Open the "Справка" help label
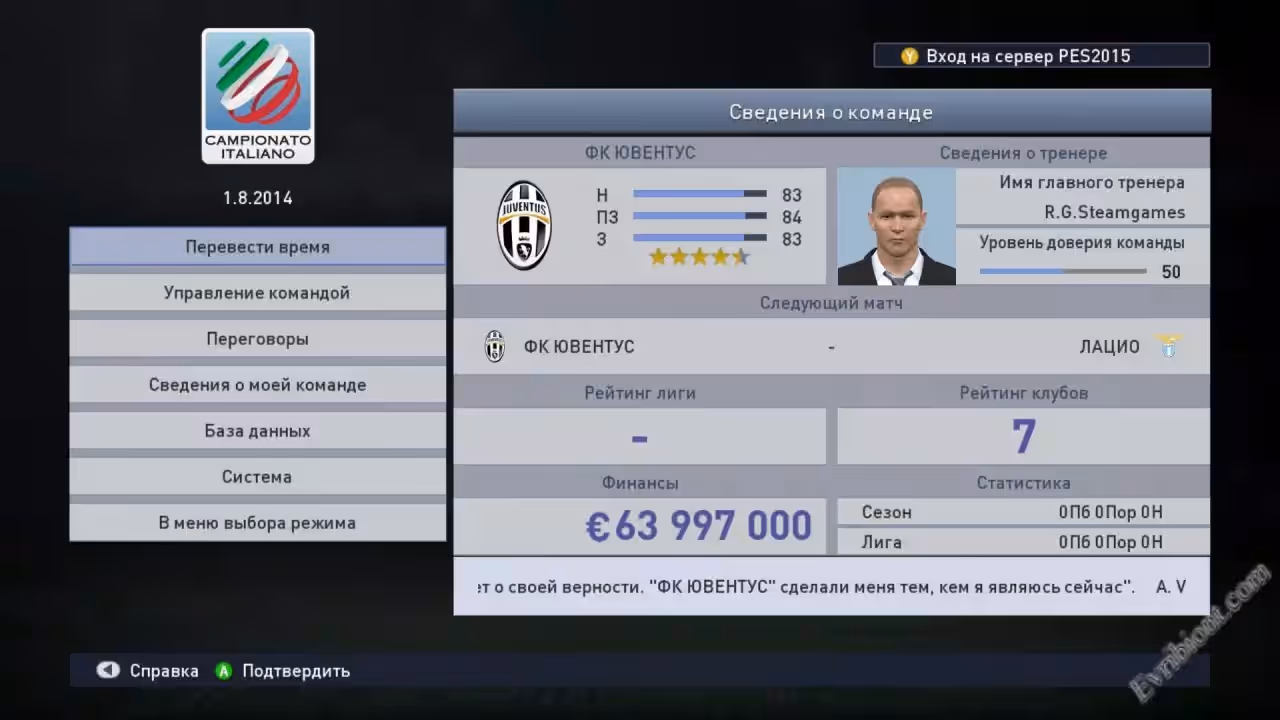Viewport: 1280px width, 720px height. tap(163, 671)
